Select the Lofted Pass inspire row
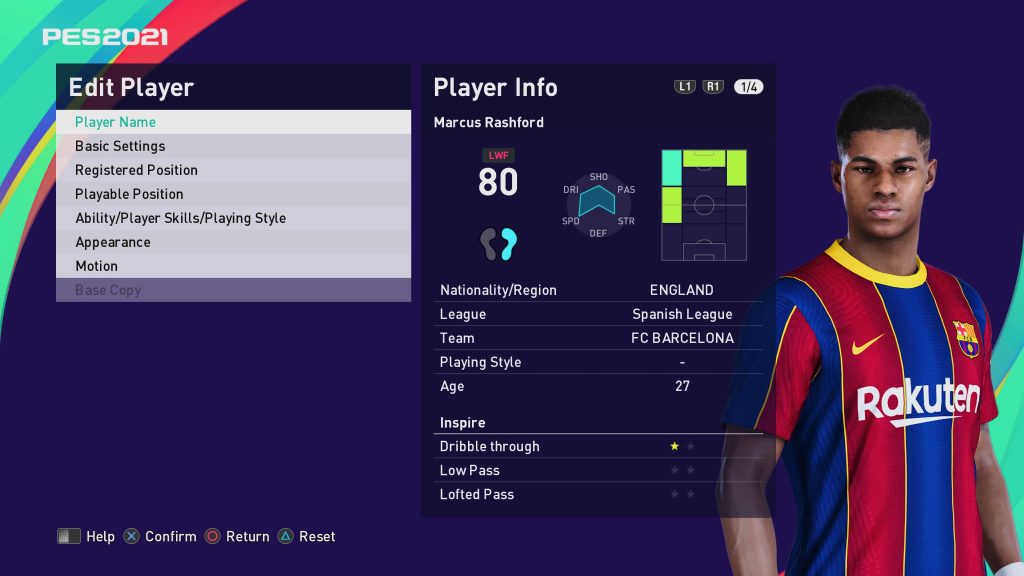 pos(597,494)
